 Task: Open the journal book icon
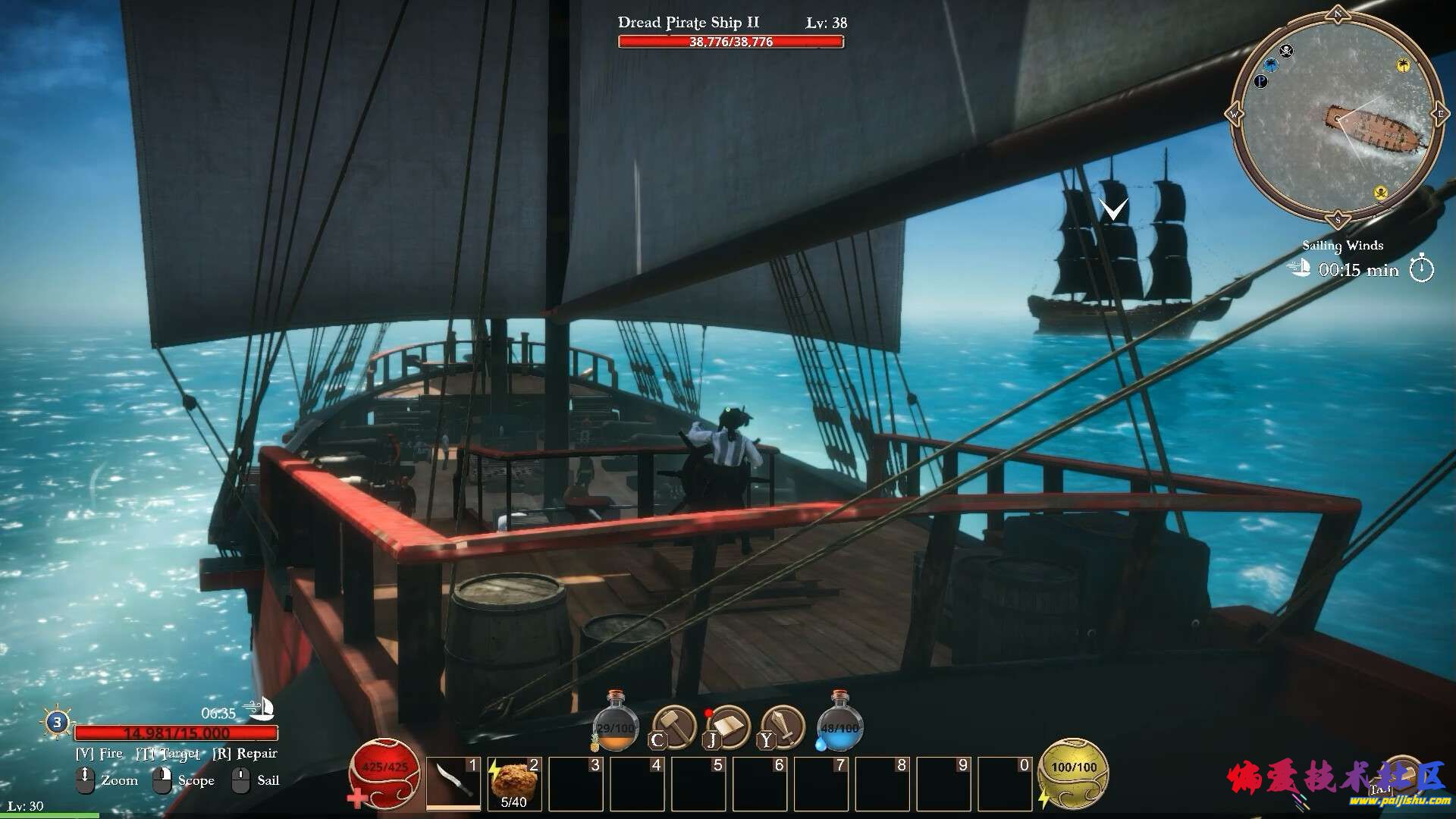[x=728, y=726]
